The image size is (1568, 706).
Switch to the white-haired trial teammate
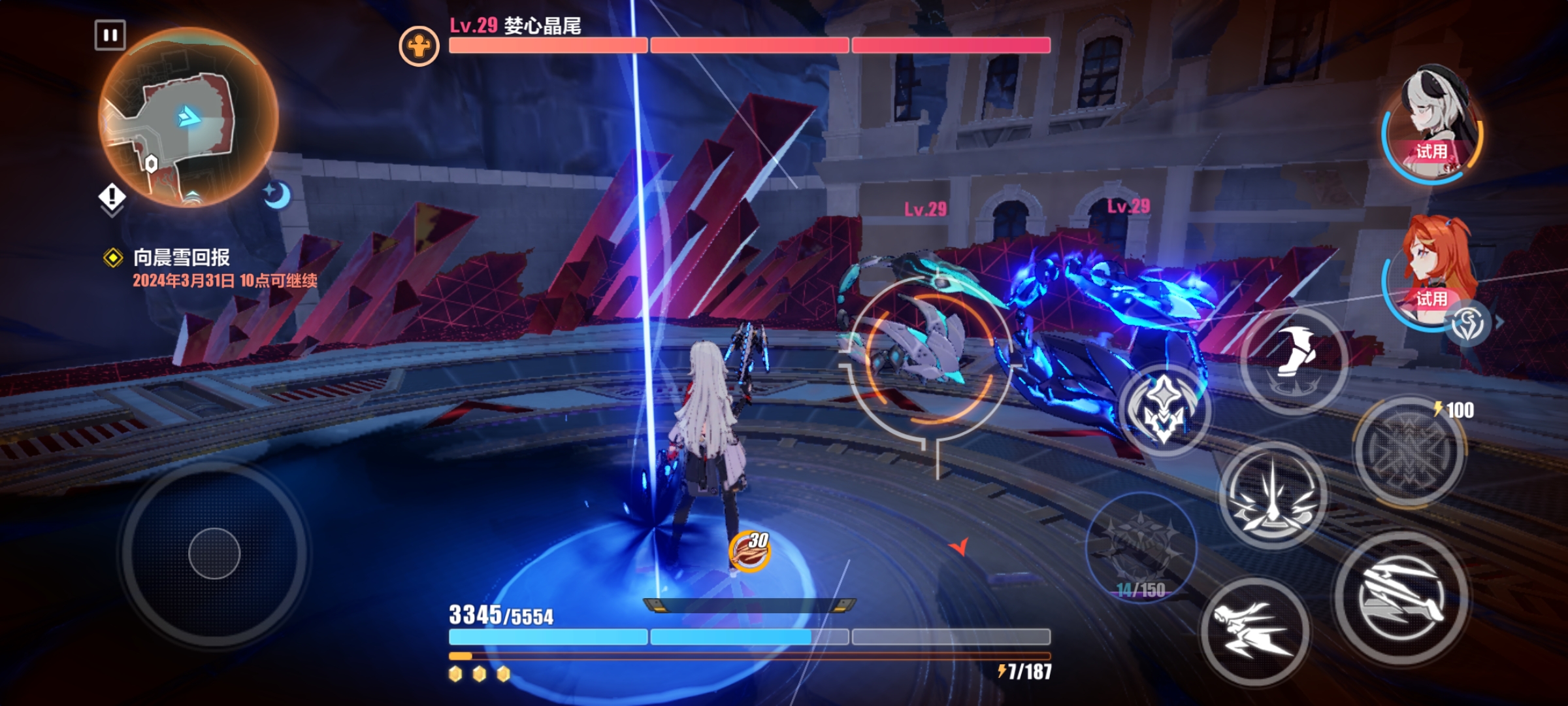click(x=1432, y=124)
